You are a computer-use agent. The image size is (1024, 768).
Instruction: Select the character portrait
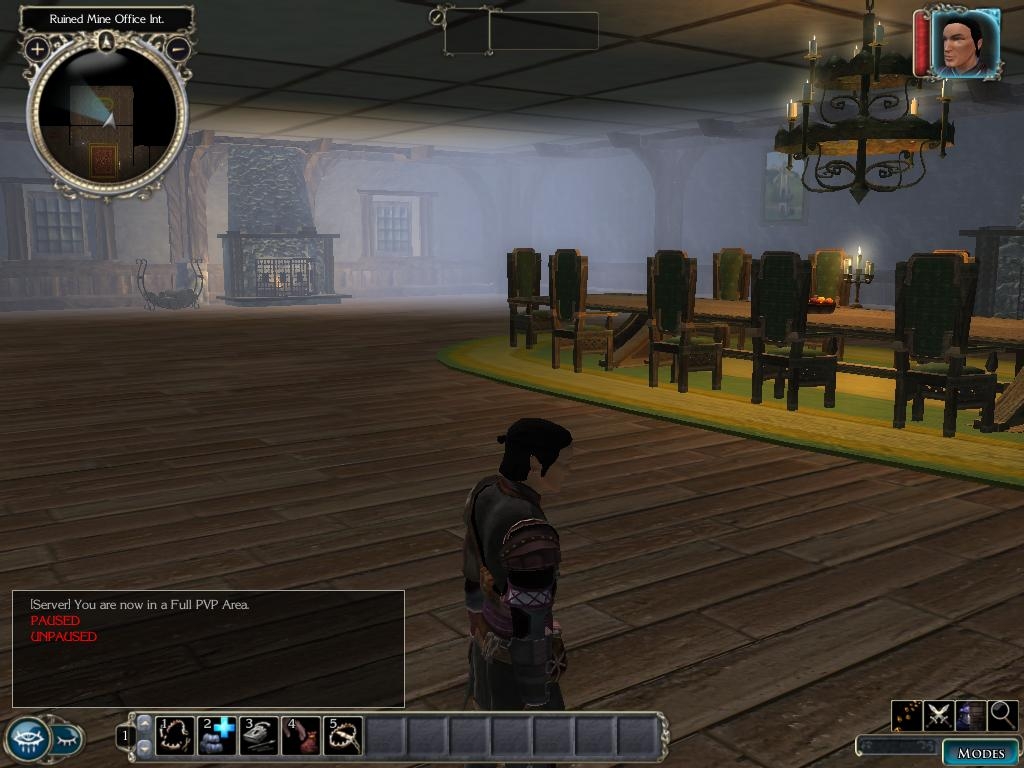point(965,44)
